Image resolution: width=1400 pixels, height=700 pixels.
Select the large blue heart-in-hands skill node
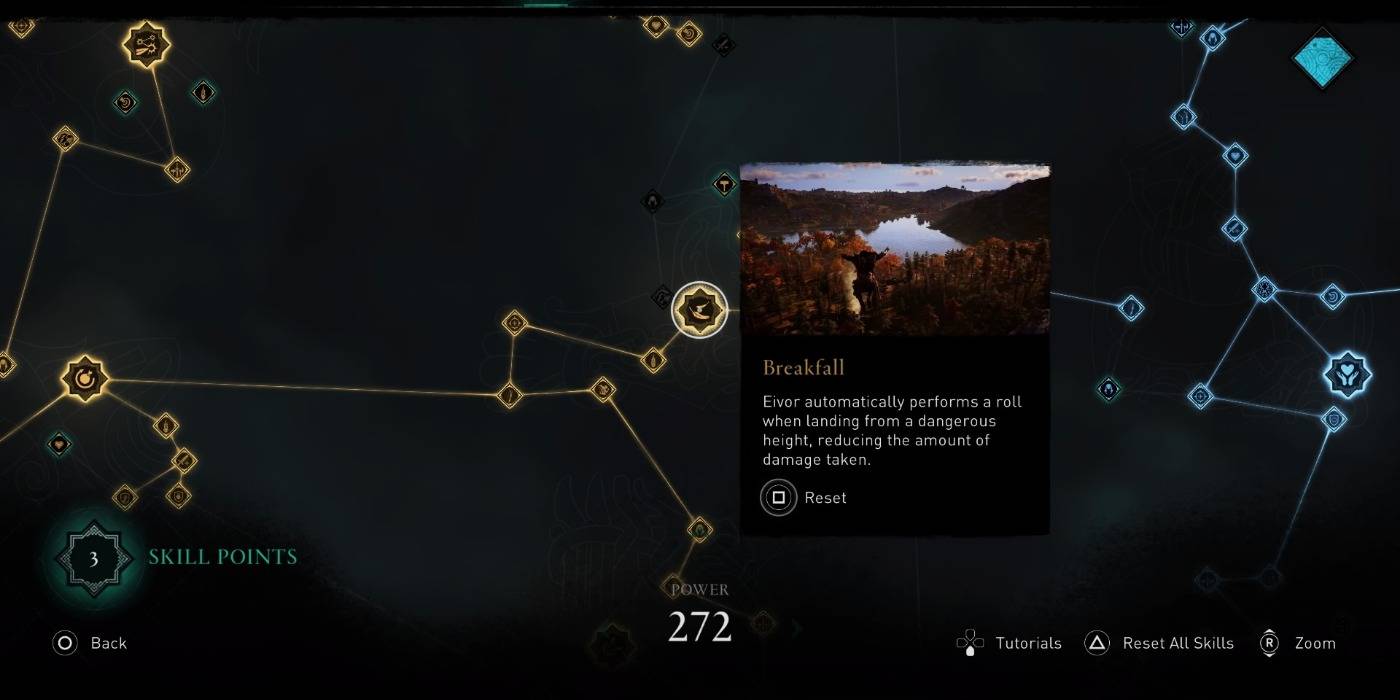(1346, 374)
